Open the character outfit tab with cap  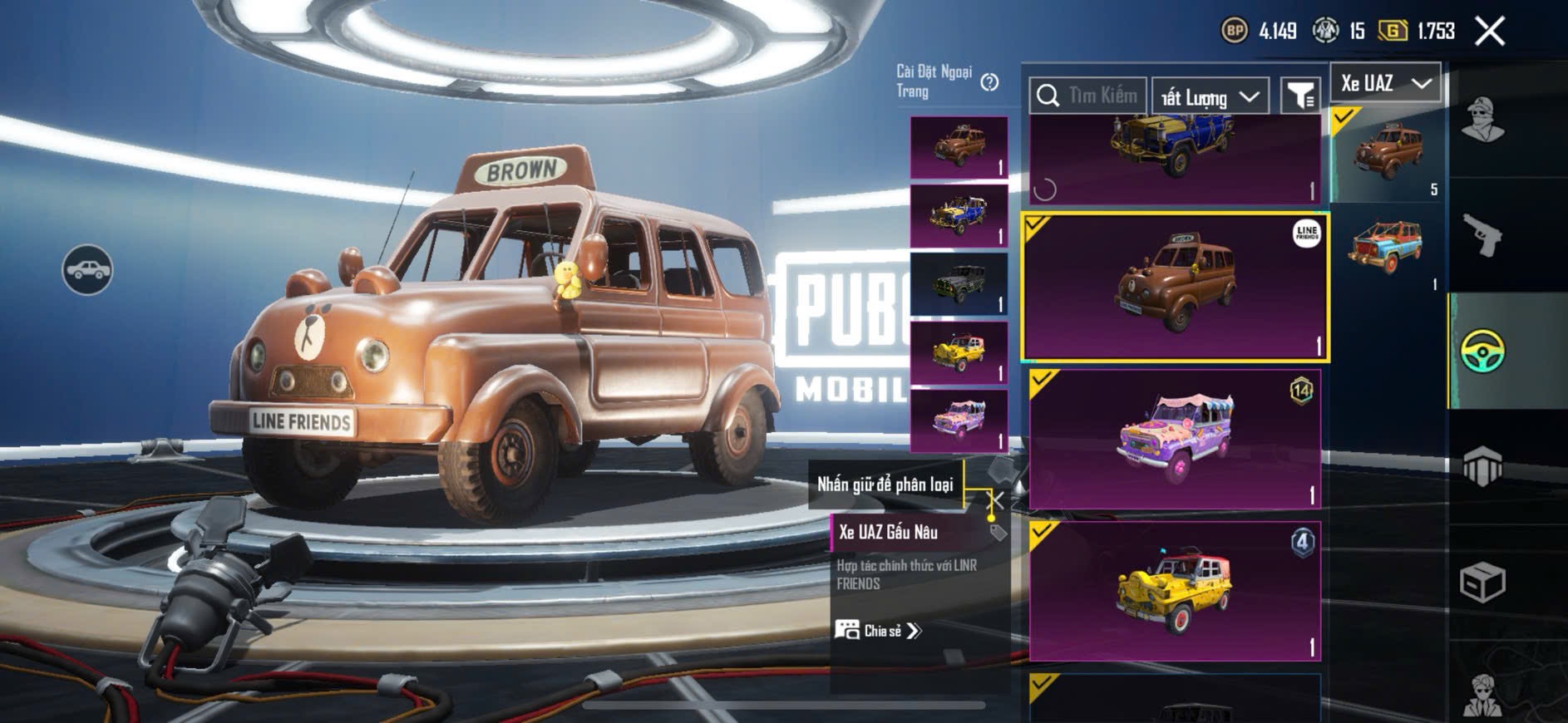(x=1482, y=121)
